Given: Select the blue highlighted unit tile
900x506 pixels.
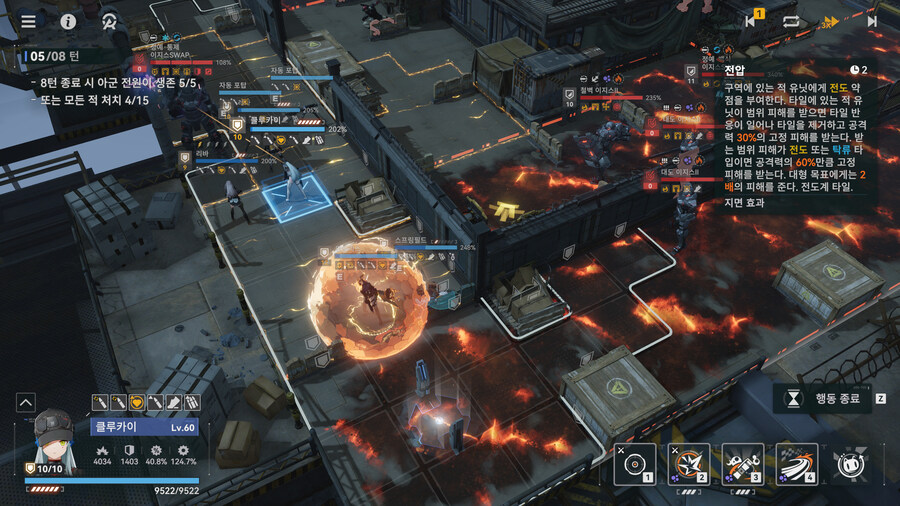Looking at the screenshot, I should [x=297, y=195].
